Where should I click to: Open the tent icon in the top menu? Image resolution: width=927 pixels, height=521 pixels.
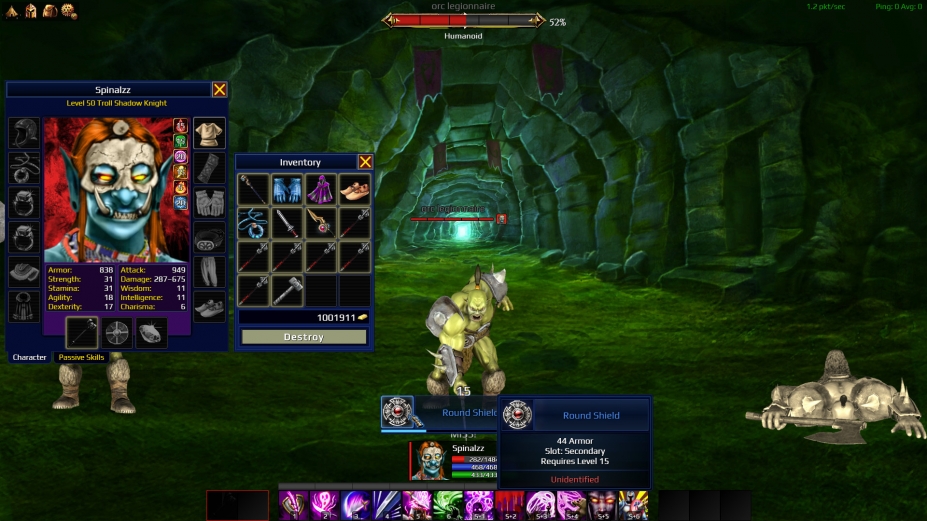[x=13, y=10]
